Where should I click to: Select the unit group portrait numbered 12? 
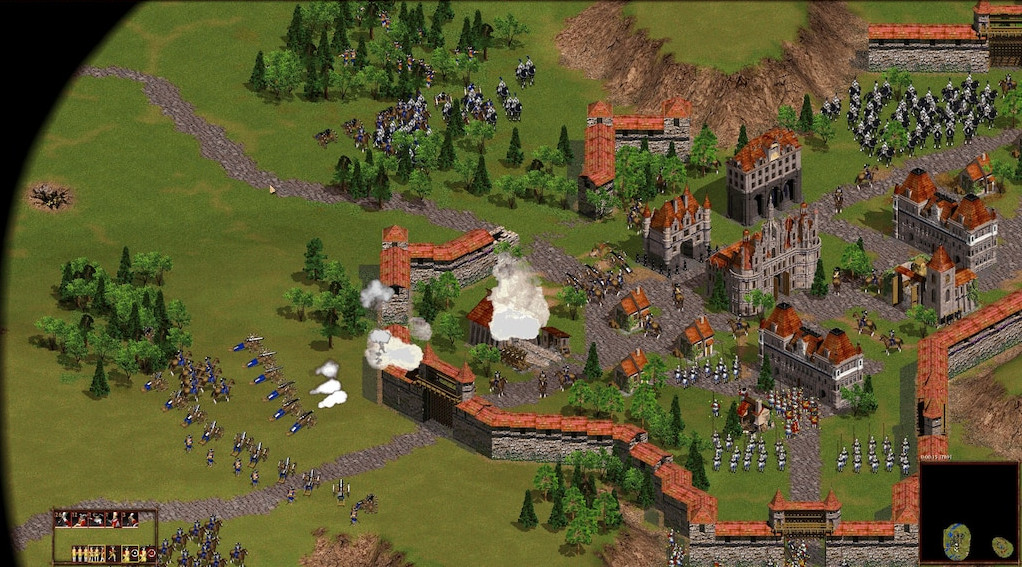[x=80, y=519]
